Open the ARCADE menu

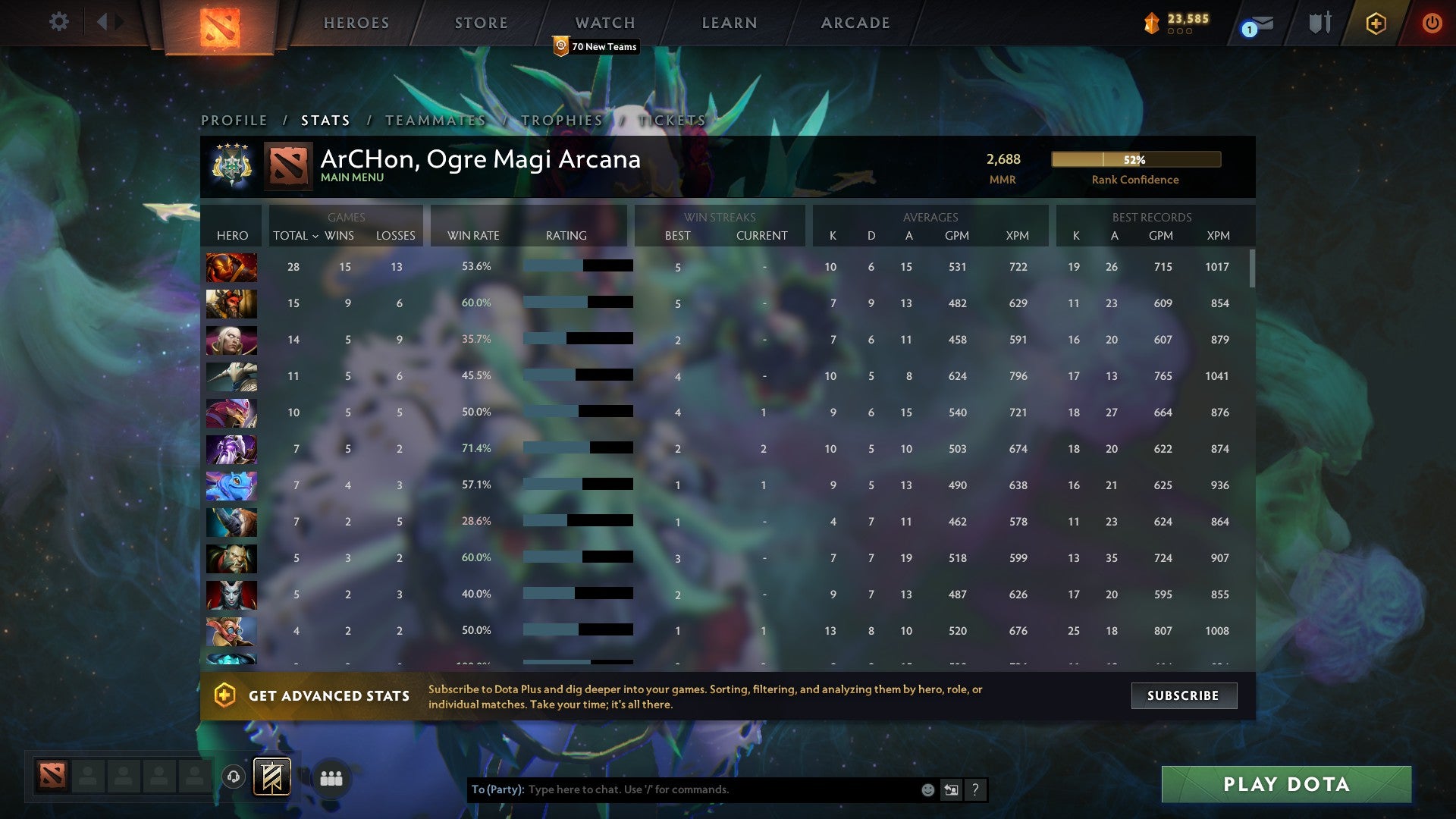click(x=855, y=23)
